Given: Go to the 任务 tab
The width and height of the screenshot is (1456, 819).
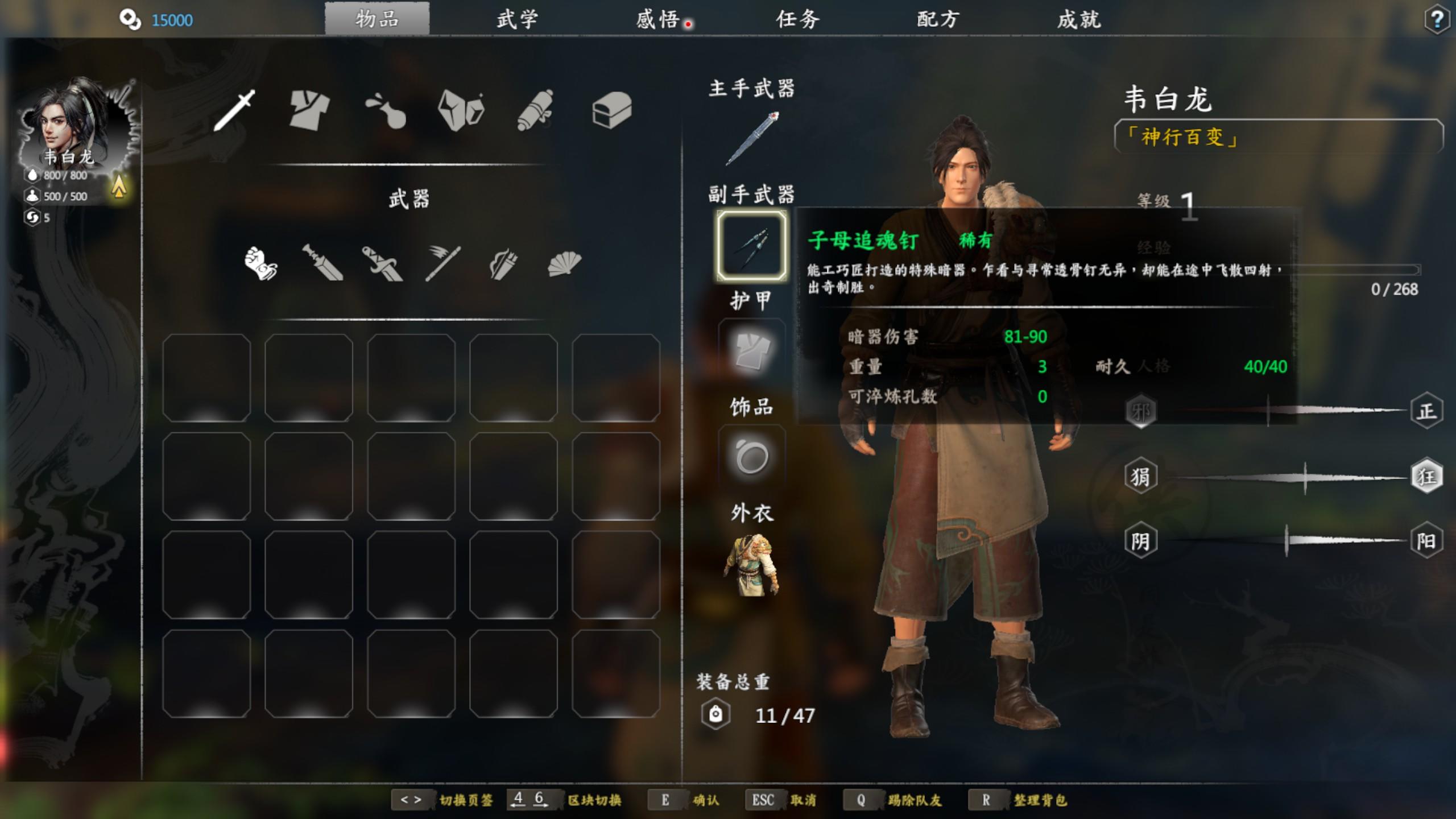Looking at the screenshot, I should pyautogui.click(x=797, y=19).
